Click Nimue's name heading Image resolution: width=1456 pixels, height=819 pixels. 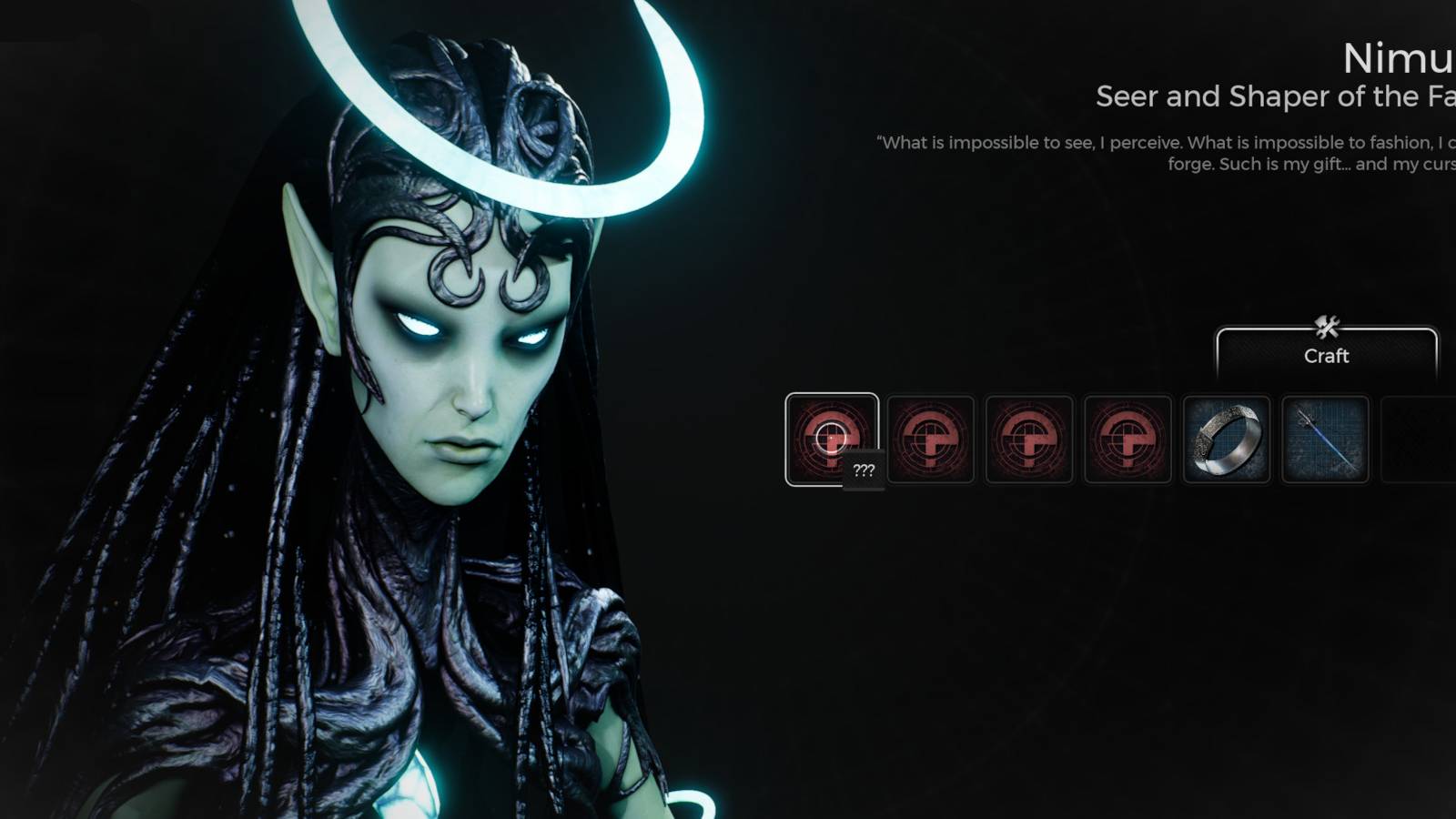(x=1397, y=60)
